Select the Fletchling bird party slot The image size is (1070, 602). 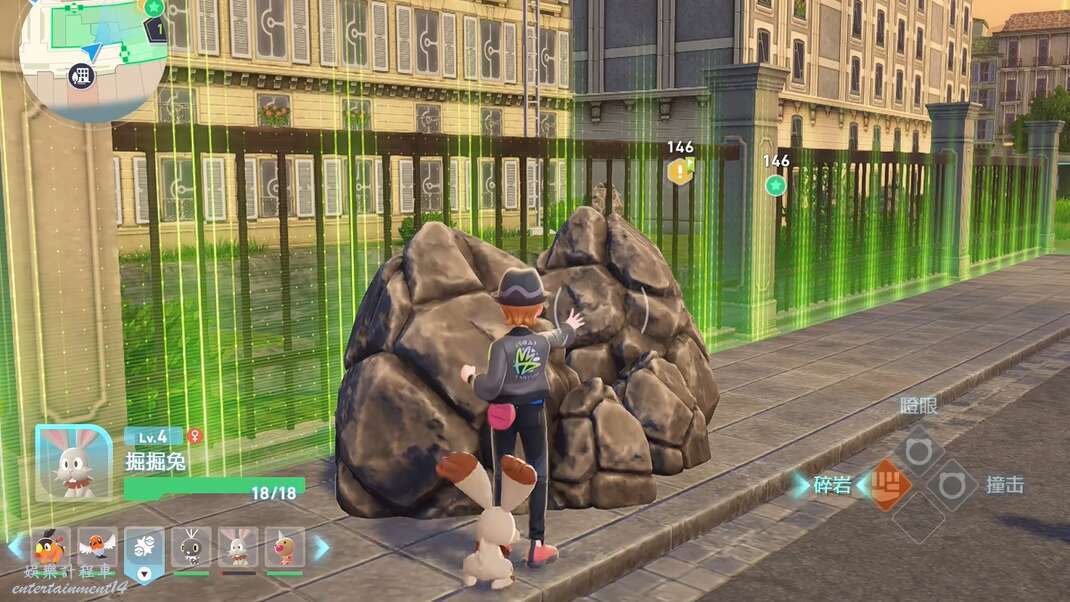pos(98,548)
